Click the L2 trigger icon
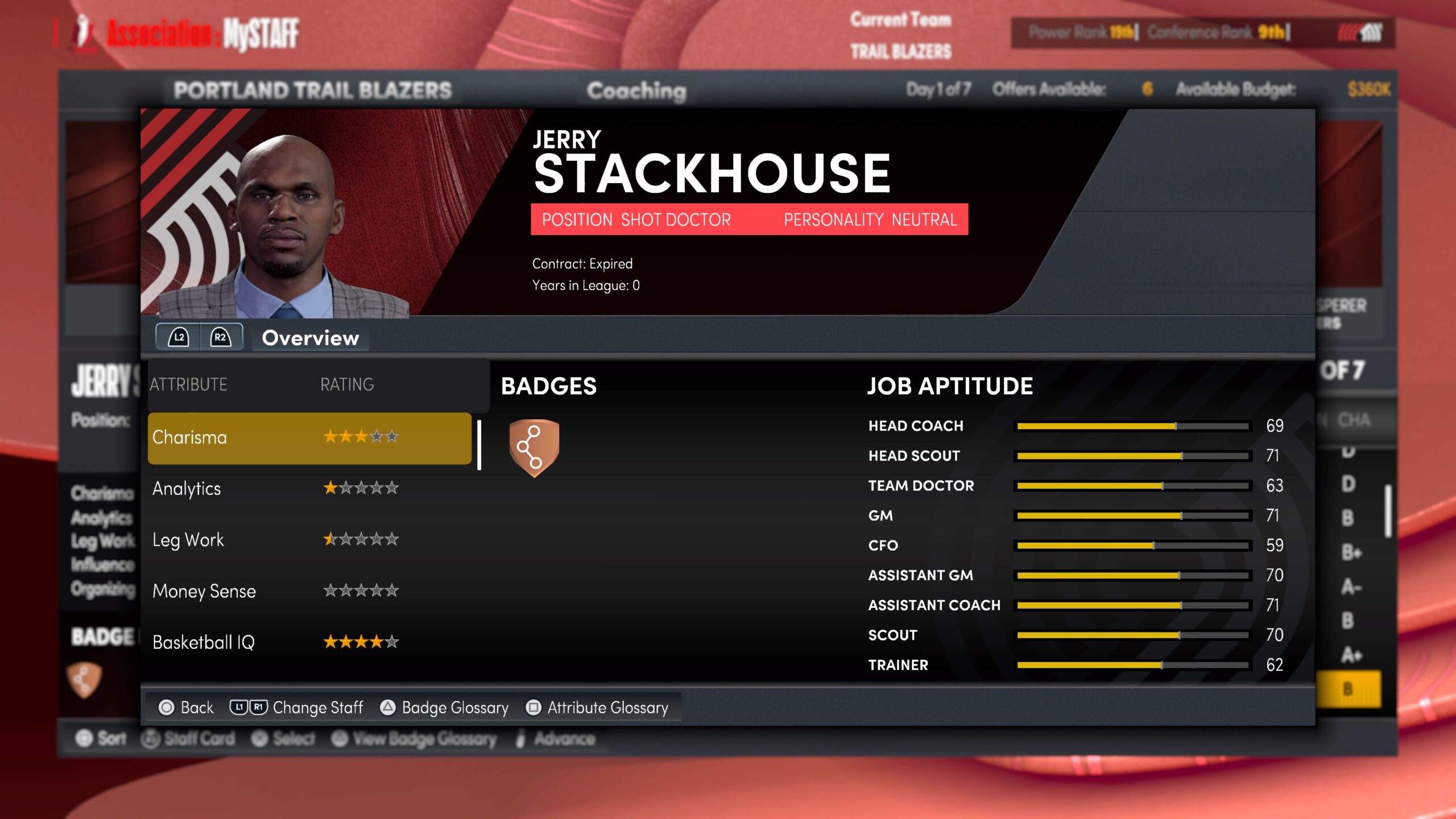The height and width of the screenshot is (819, 1456). coord(179,338)
